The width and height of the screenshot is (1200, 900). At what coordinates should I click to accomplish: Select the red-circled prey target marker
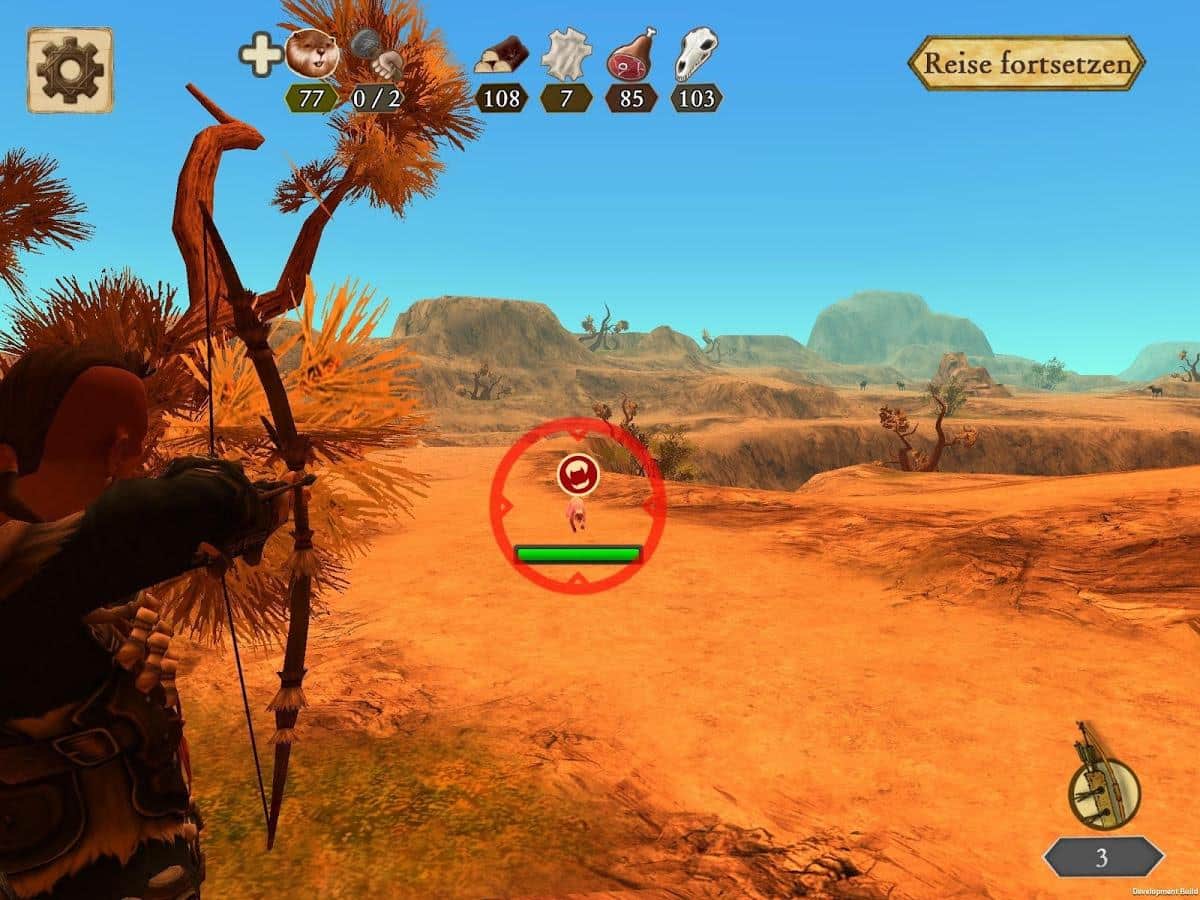[578, 475]
